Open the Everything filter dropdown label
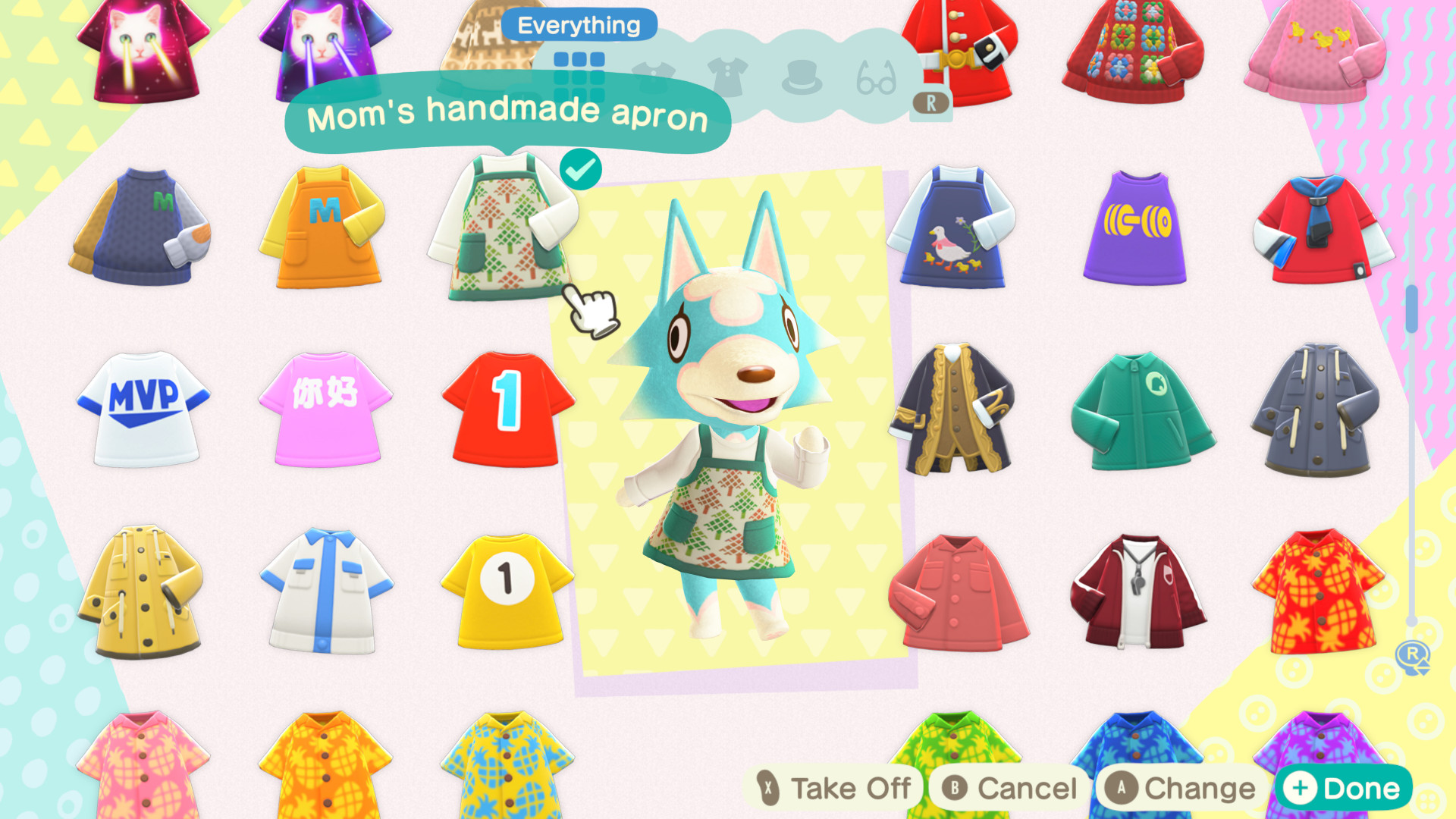Image resolution: width=1456 pixels, height=819 pixels. [x=579, y=25]
